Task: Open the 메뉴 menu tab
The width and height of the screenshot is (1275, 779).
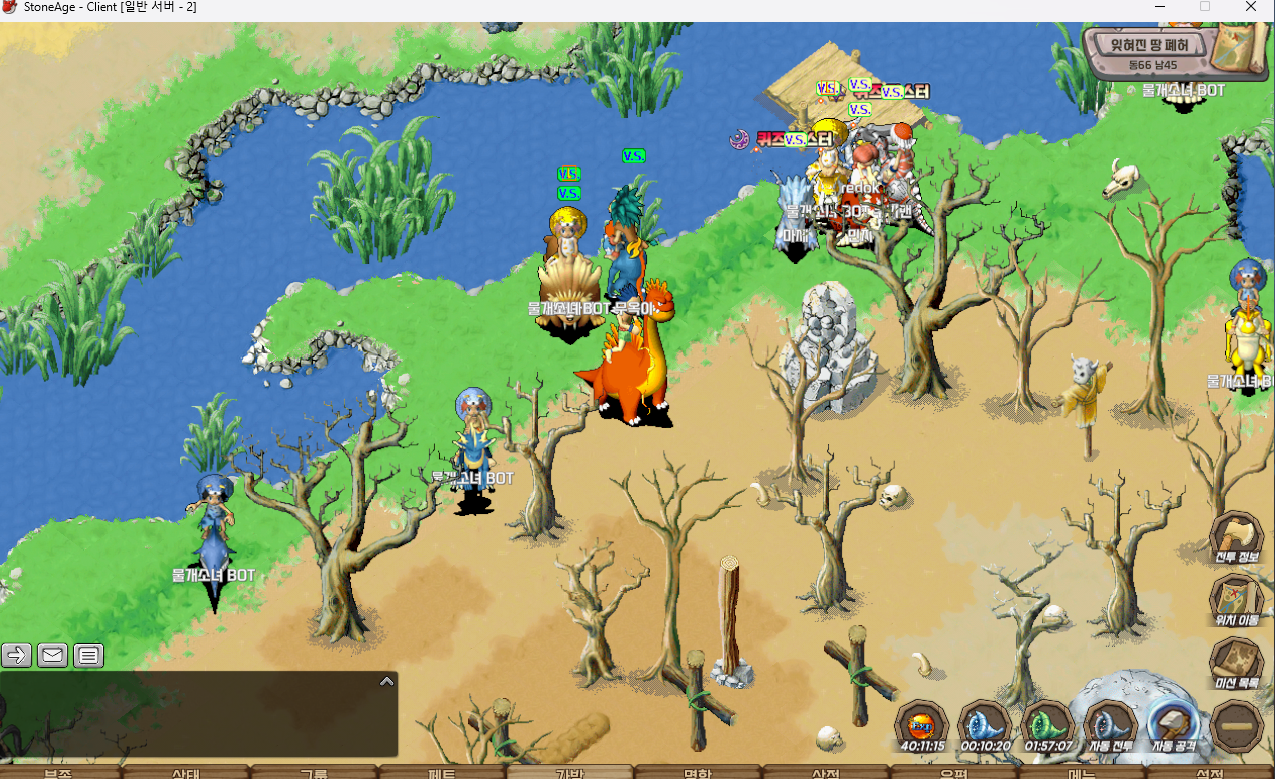Action: [1082, 773]
